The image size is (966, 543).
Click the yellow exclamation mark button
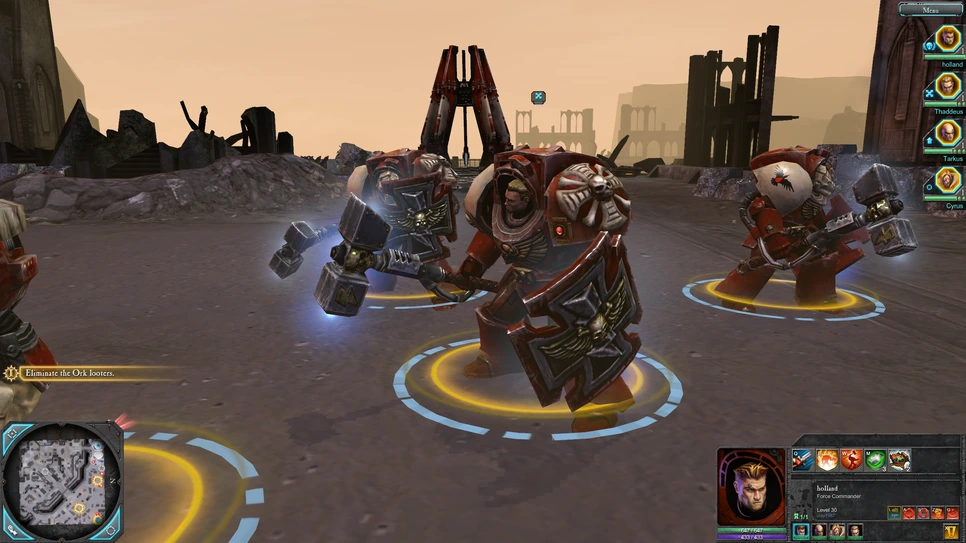pyautogui.click(x=952, y=531)
